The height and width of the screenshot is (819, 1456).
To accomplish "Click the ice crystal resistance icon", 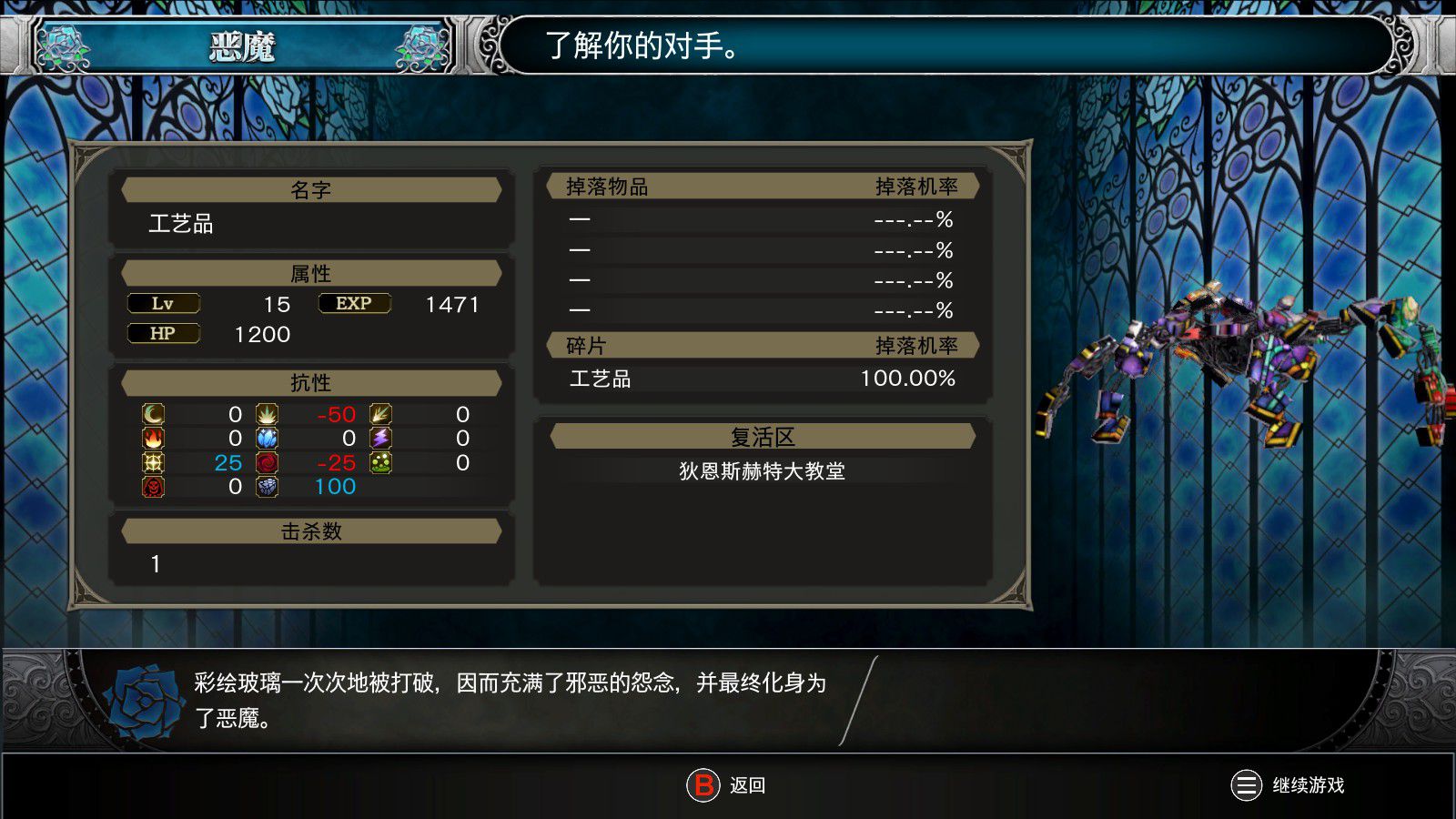I will tap(267, 439).
